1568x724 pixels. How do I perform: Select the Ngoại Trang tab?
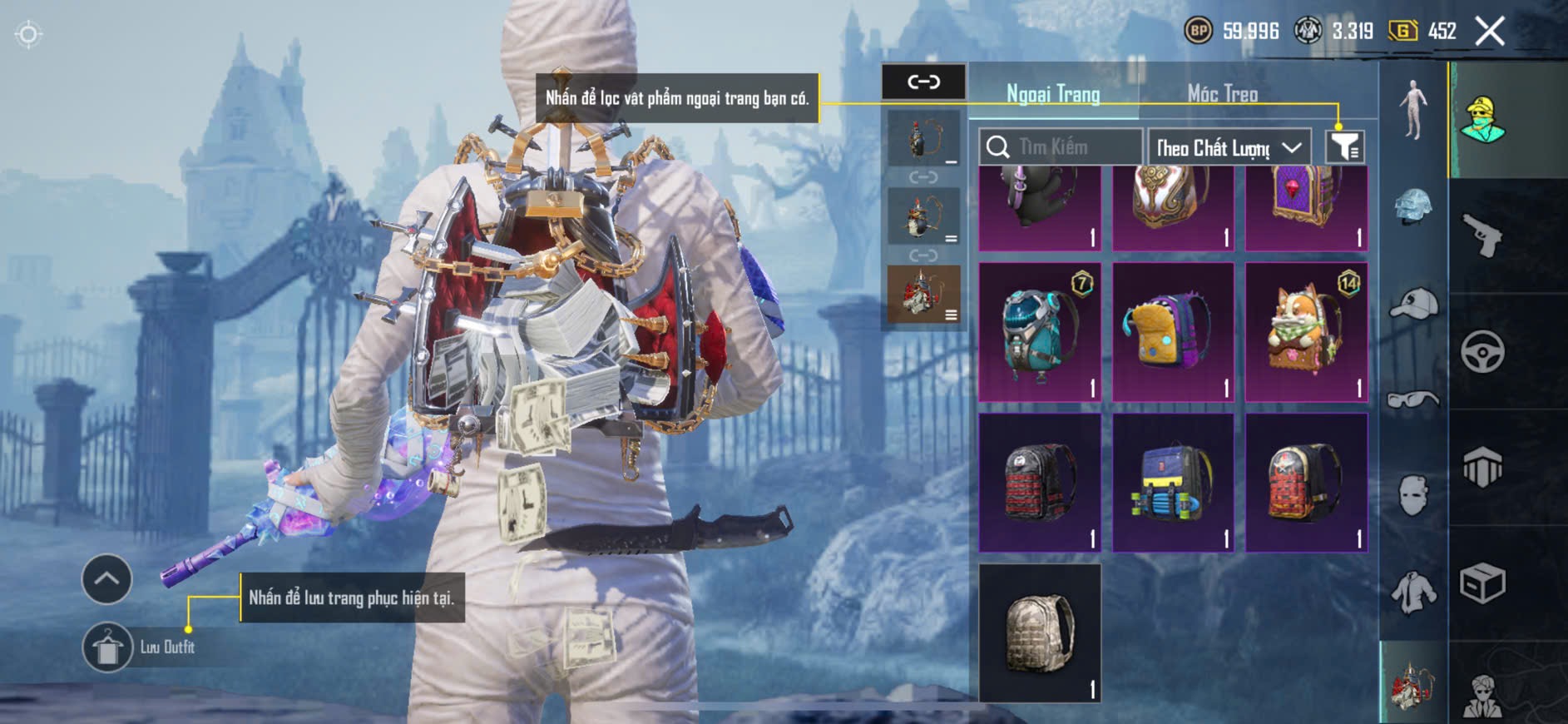(1053, 94)
